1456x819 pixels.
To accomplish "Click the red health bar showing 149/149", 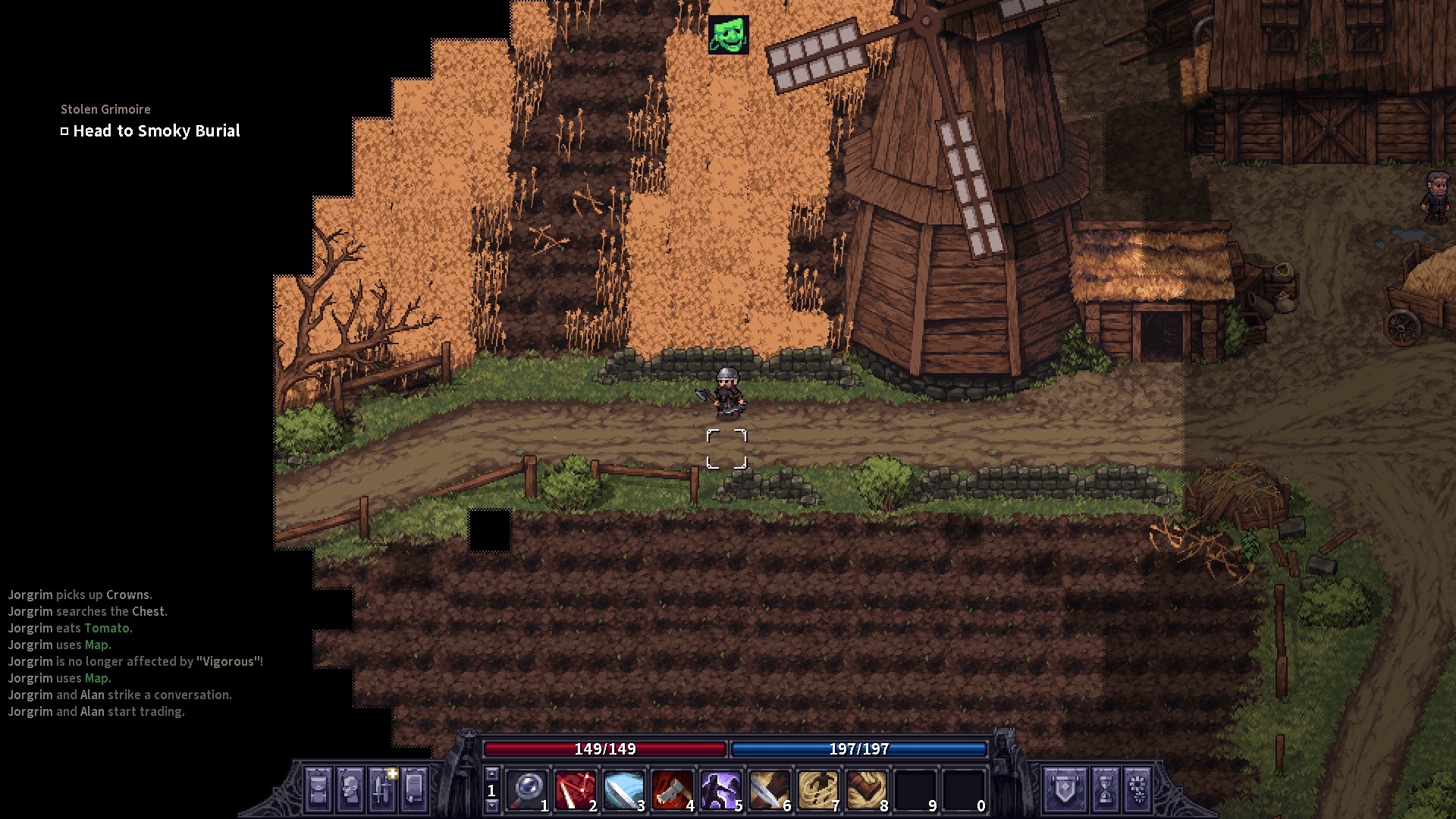I will point(607,748).
